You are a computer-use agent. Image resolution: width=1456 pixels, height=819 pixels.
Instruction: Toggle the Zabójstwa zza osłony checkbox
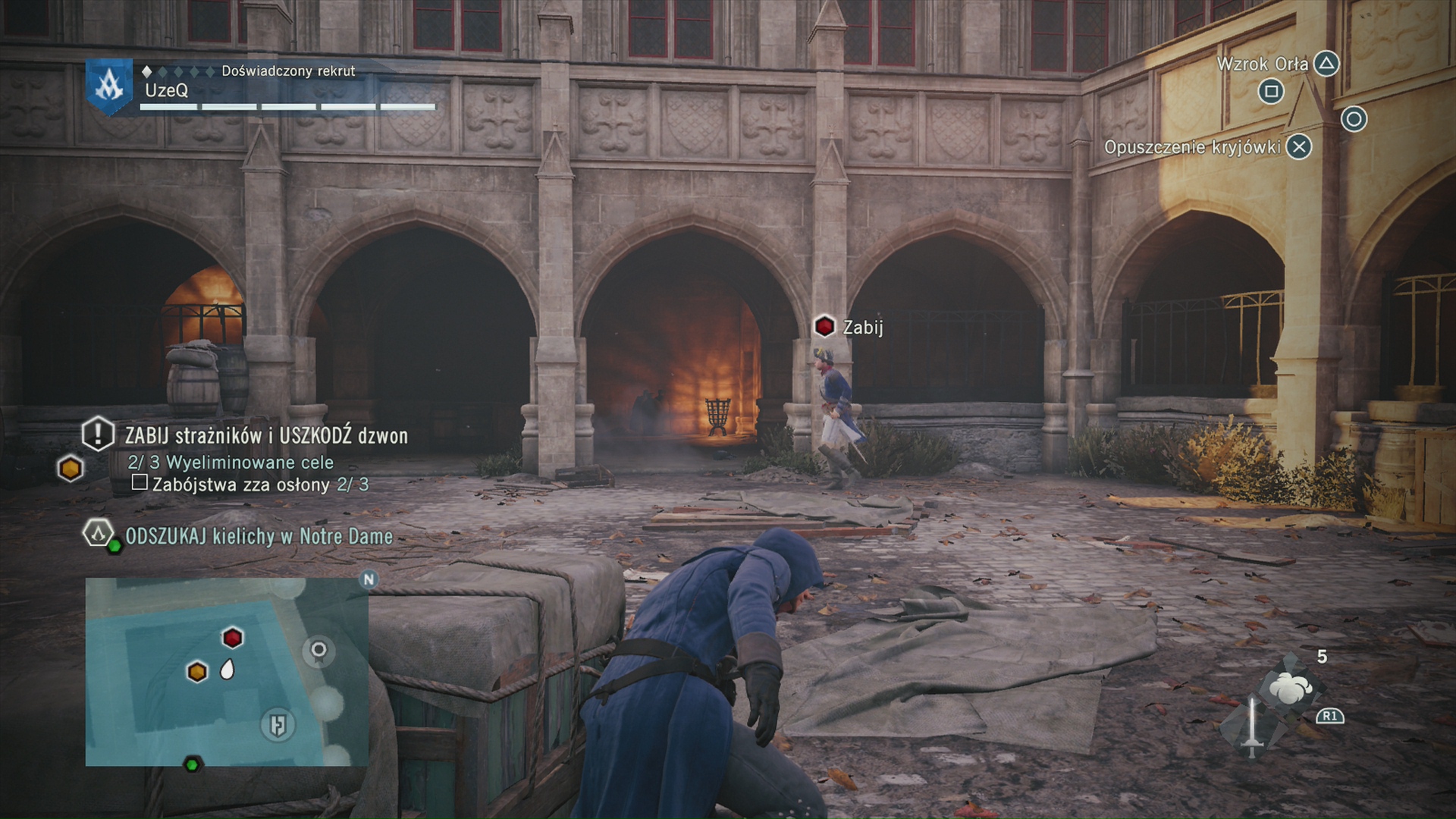pyautogui.click(x=140, y=483)
